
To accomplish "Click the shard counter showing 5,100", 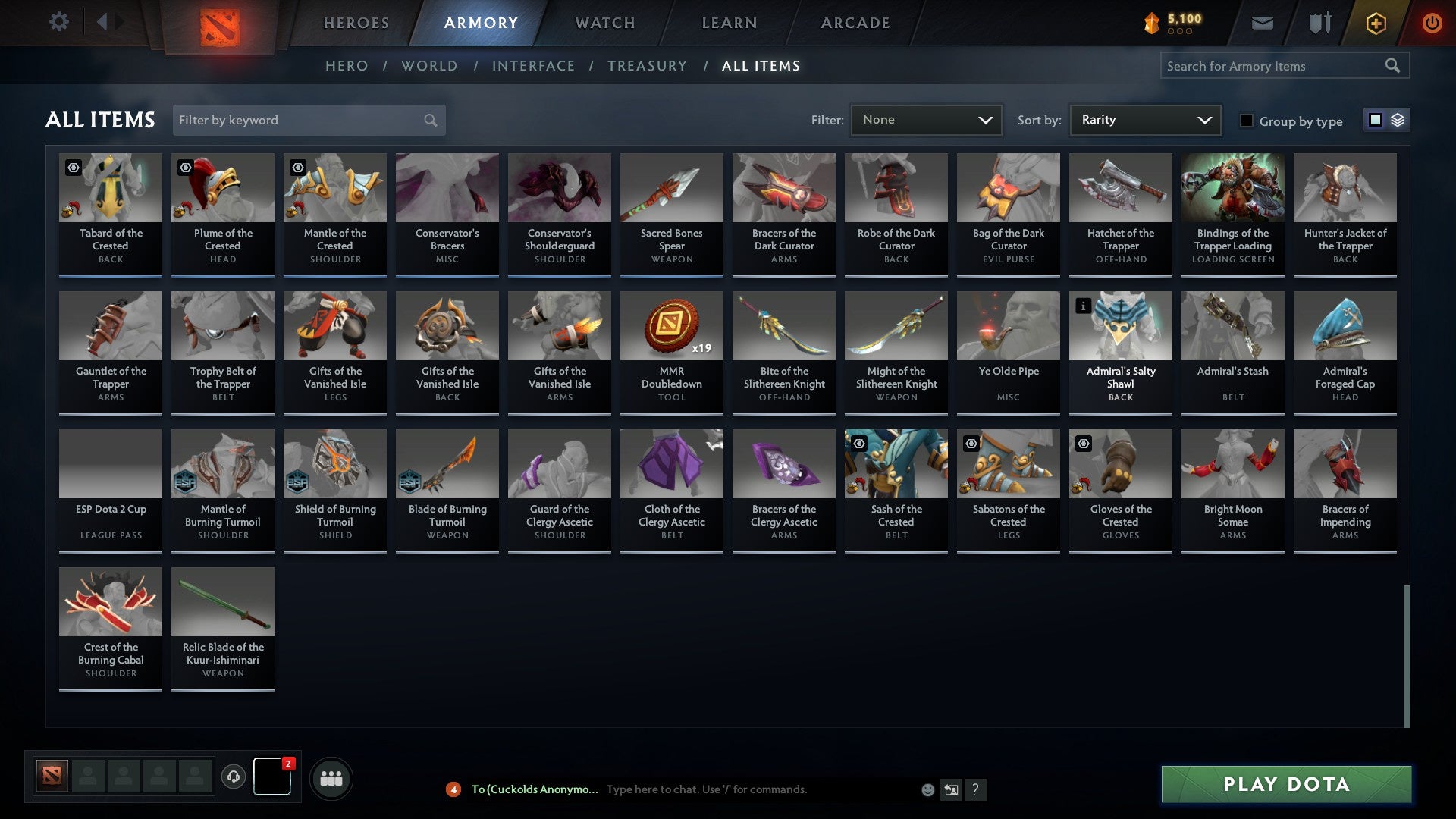I will pos(1172,23).
